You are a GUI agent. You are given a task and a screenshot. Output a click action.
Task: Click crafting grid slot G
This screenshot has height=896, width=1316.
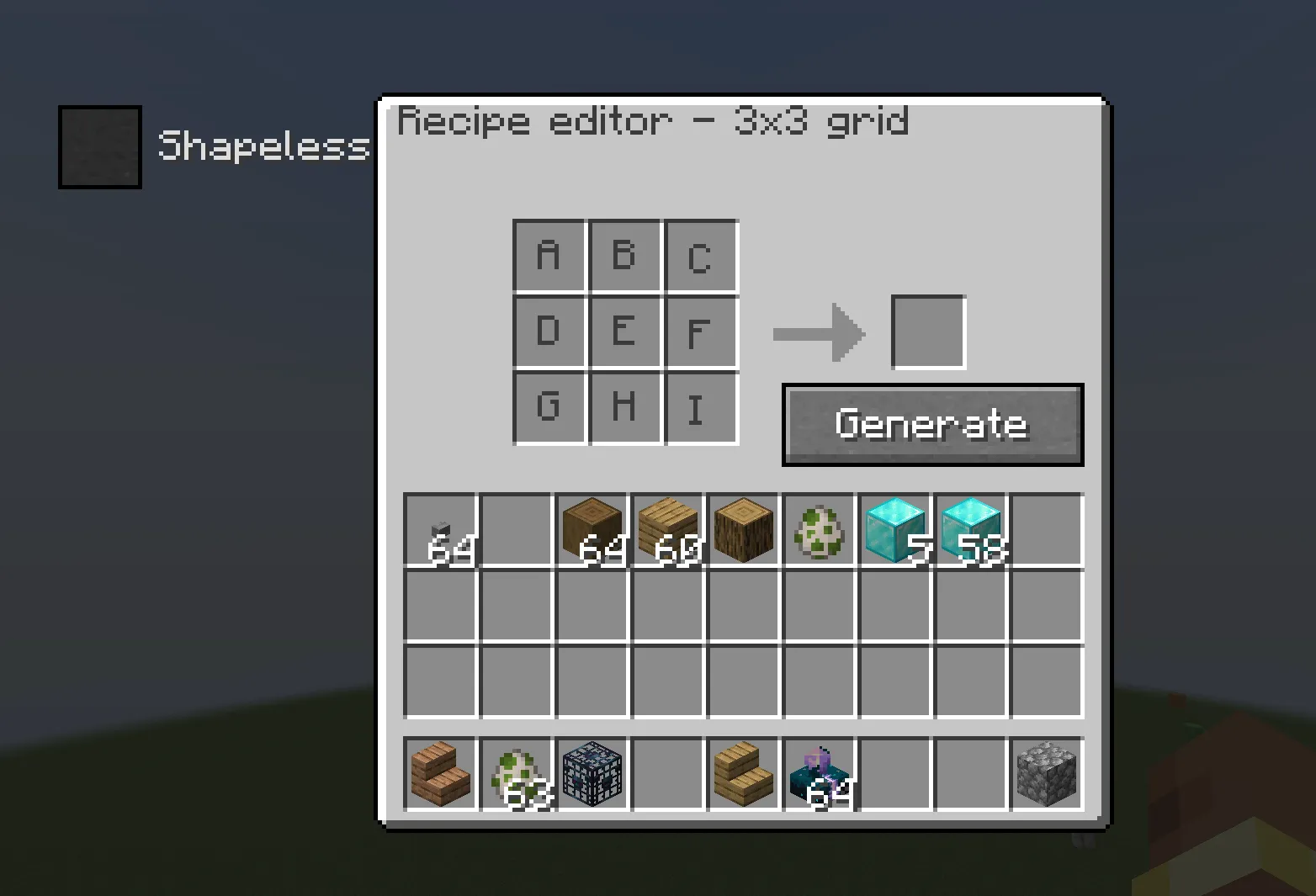pyautogui.click(x=549, y=408)
